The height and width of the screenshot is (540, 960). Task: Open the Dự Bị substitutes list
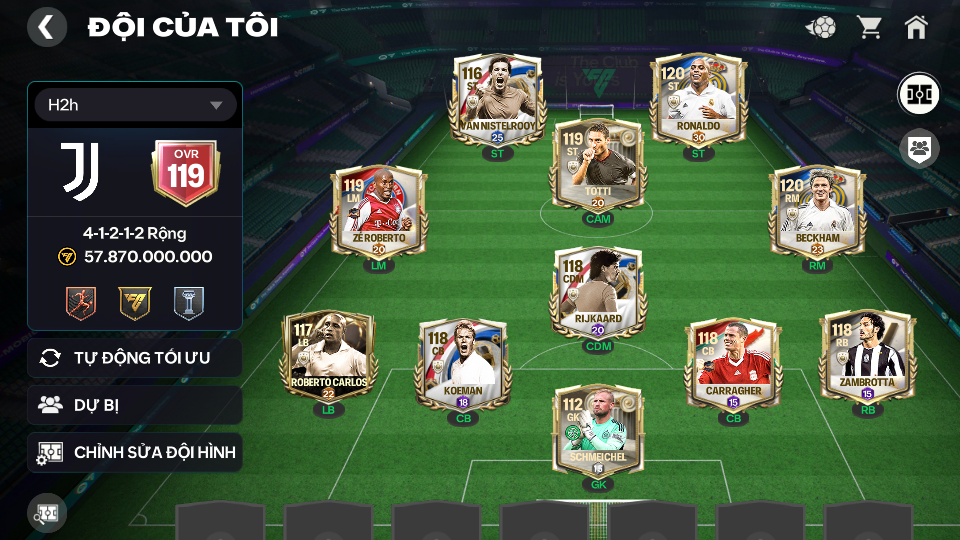(135, 405)
